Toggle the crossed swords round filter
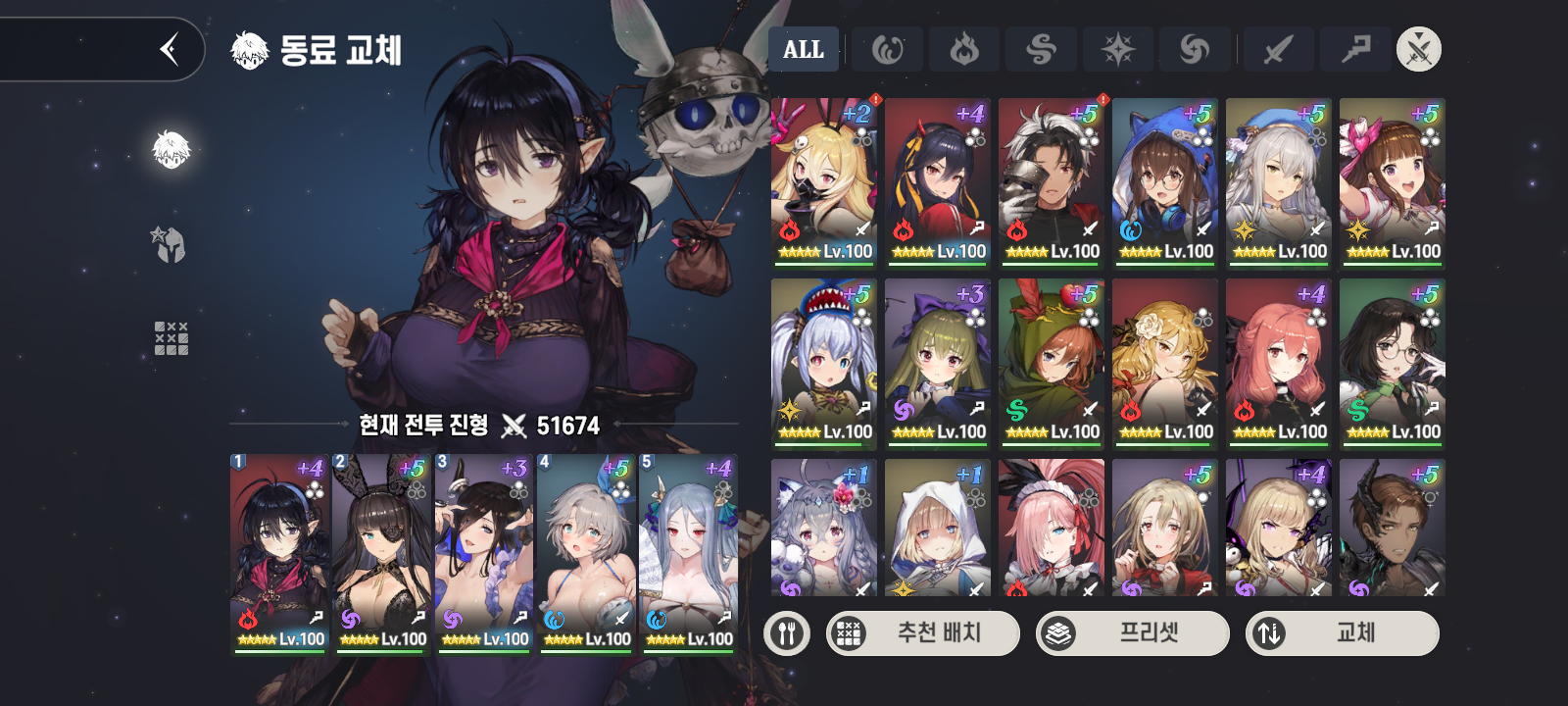Image resolution: width=1568 pixels, height=706 pixels. click(x=1418, y=49)
